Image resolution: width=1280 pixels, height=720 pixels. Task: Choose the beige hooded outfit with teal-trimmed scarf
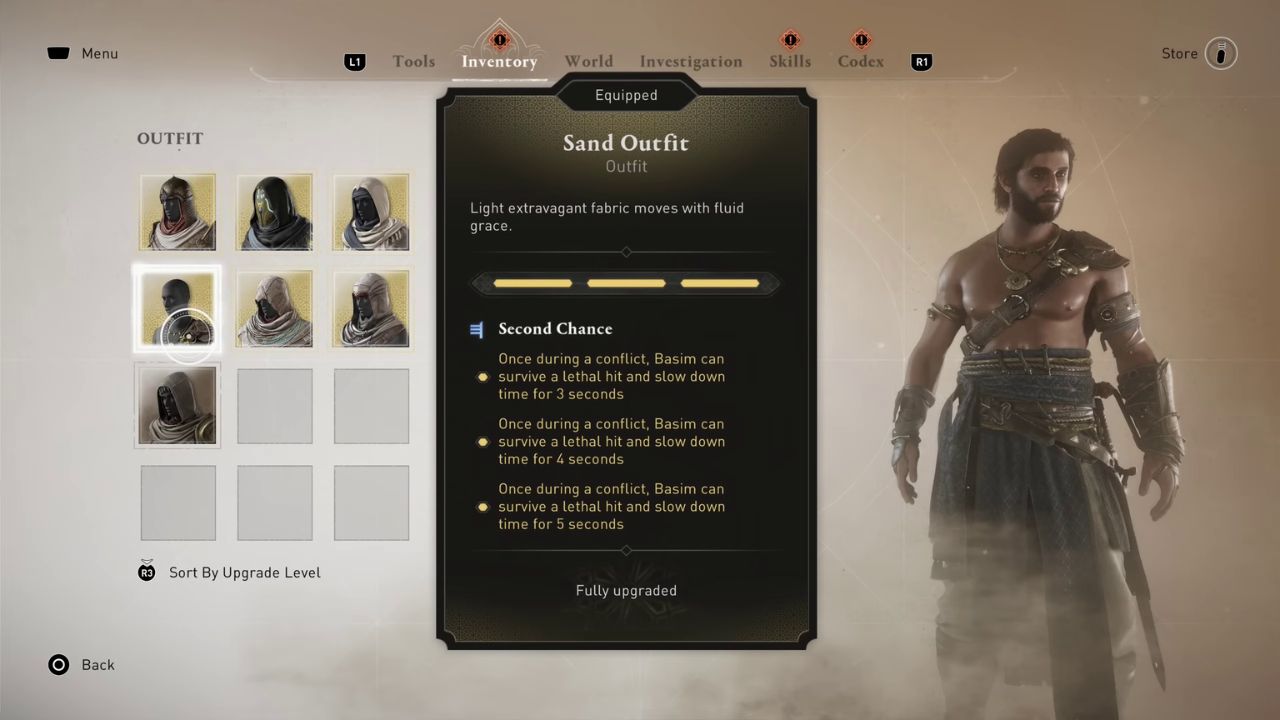[x=274, y=309]
